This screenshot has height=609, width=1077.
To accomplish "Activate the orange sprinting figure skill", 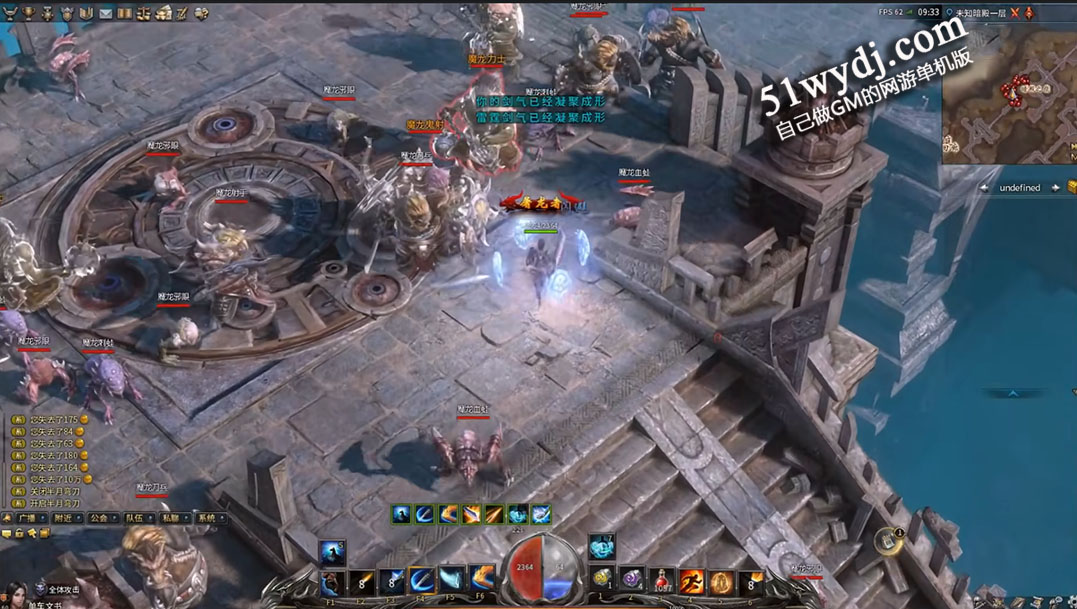I will click(x=691, y=581).
